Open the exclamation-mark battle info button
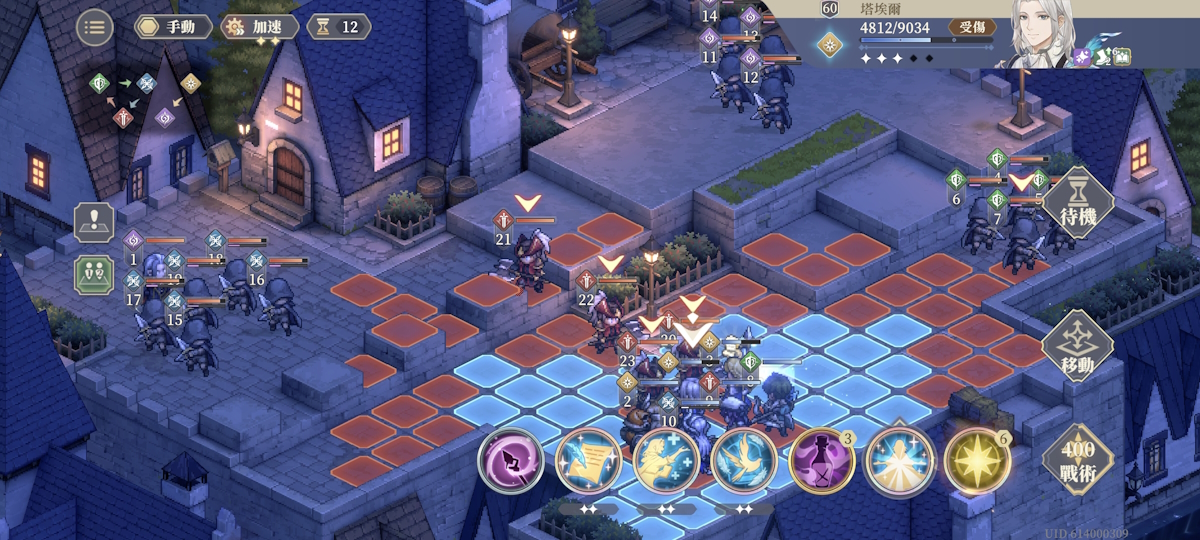 (93, 222)
